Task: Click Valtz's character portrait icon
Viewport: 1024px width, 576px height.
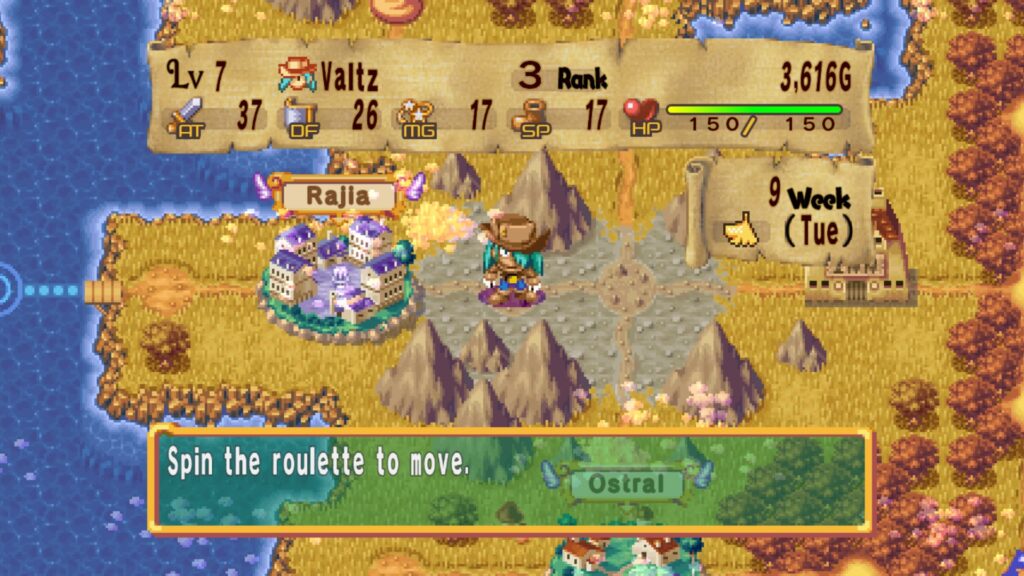Action: coord(298,75)
